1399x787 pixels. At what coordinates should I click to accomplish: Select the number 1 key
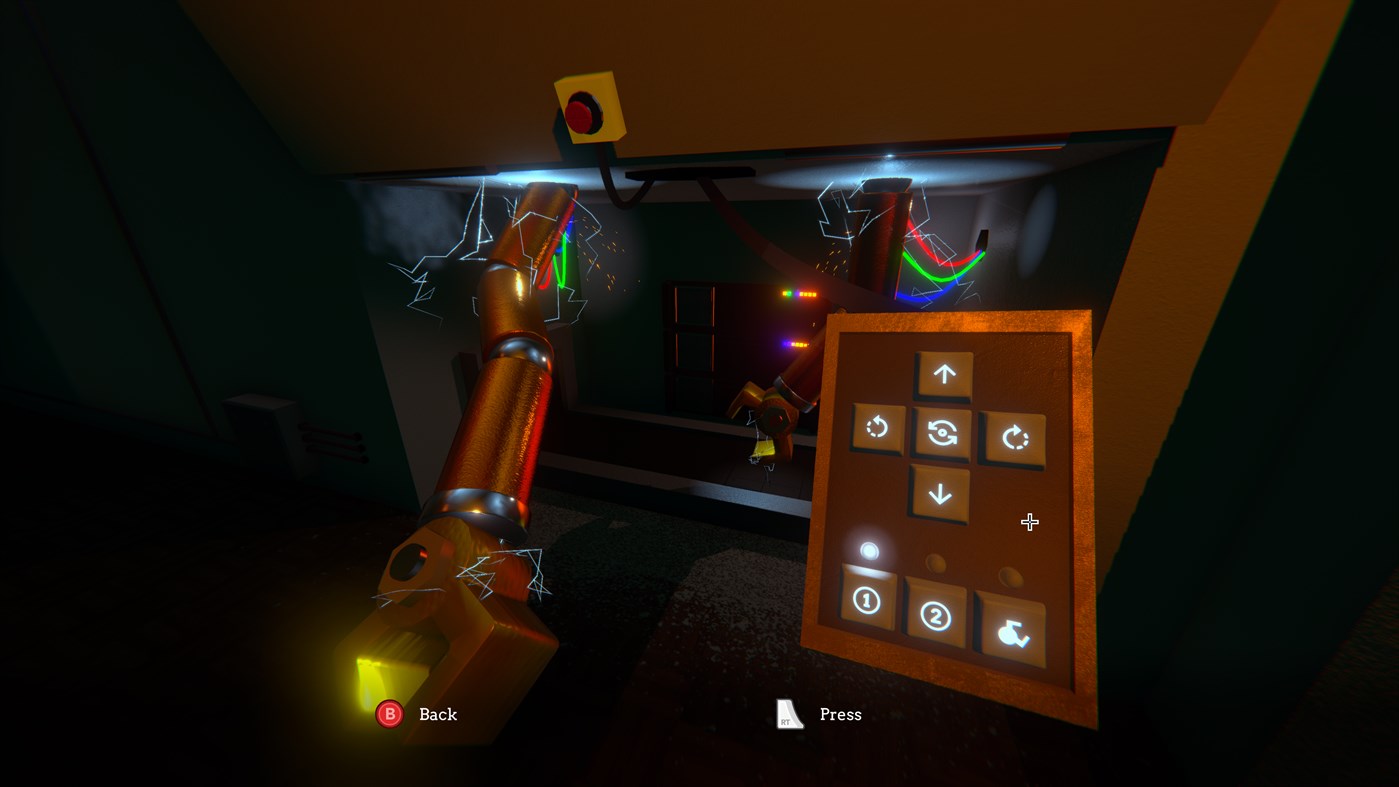[866, 602]
